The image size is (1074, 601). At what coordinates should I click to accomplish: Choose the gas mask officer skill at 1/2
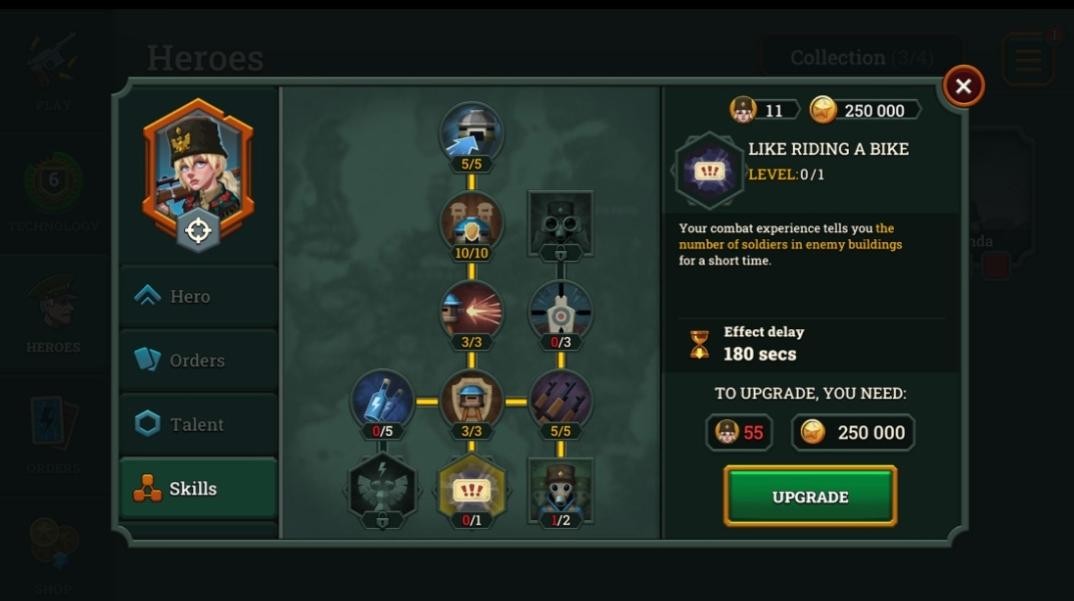(560, 489)
